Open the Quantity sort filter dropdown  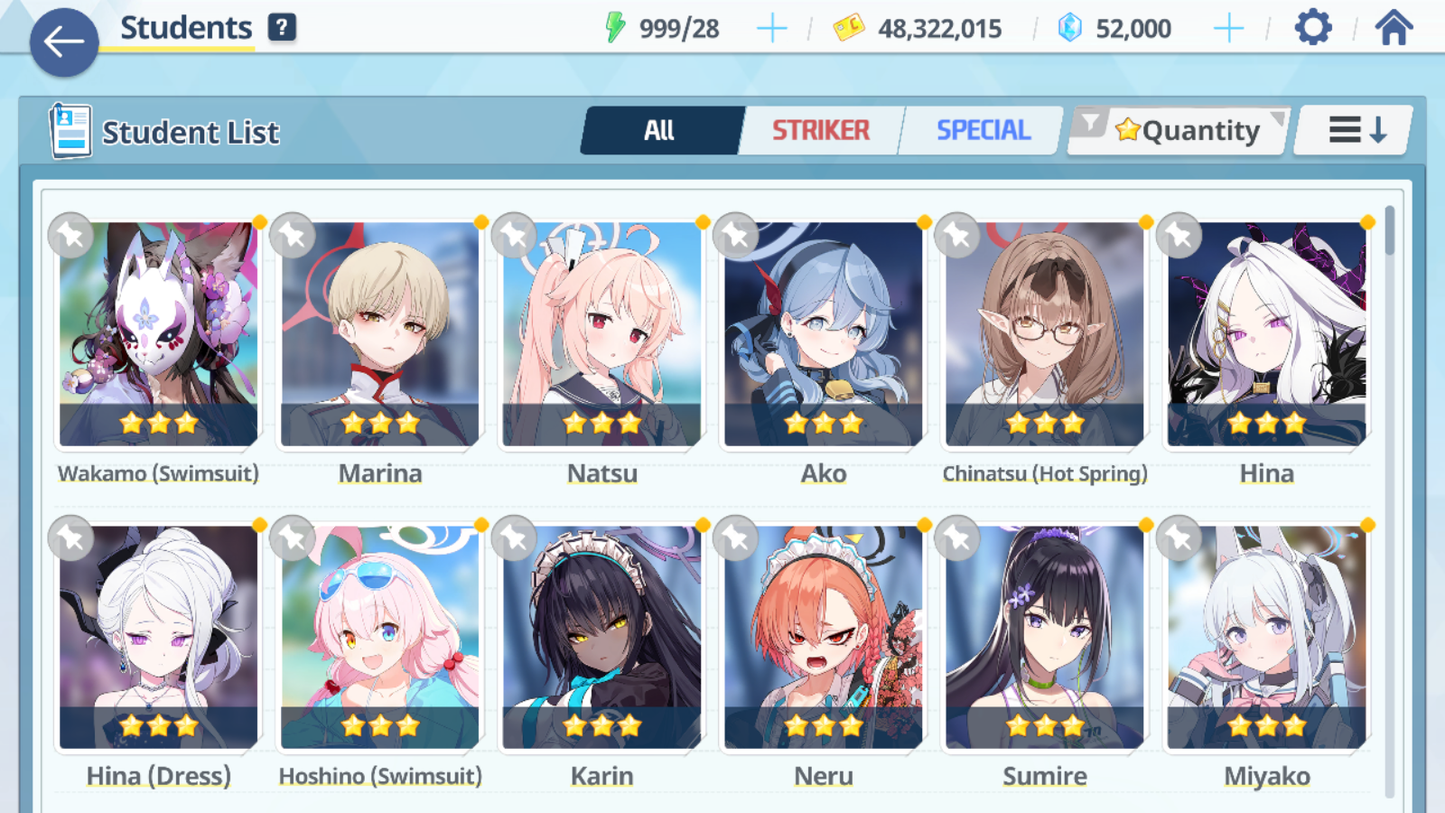[1179, 130]
